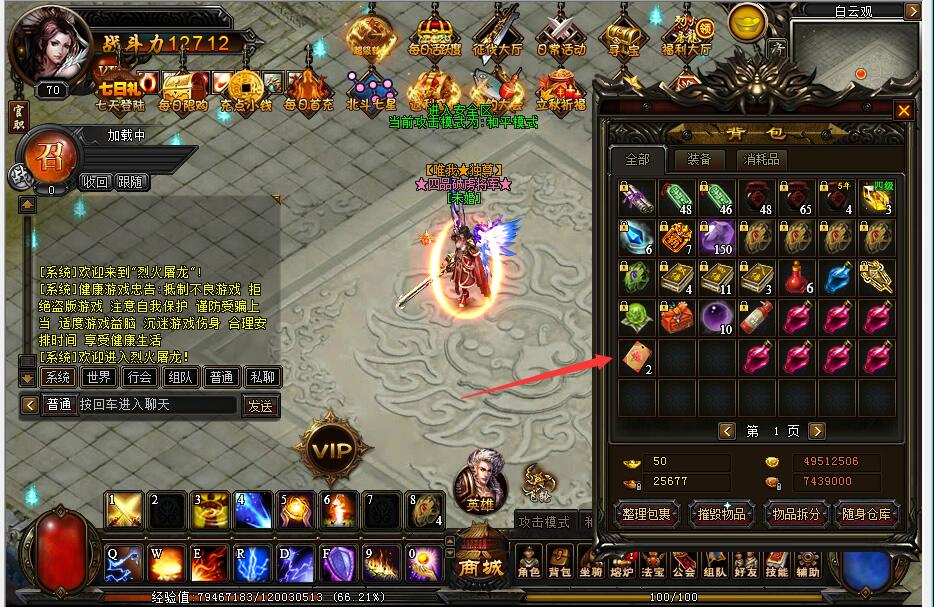The height and width of the screenshot is (607, 934).
Task: Switch to the 消耗品 consumables tab
Action: [760, 160]
